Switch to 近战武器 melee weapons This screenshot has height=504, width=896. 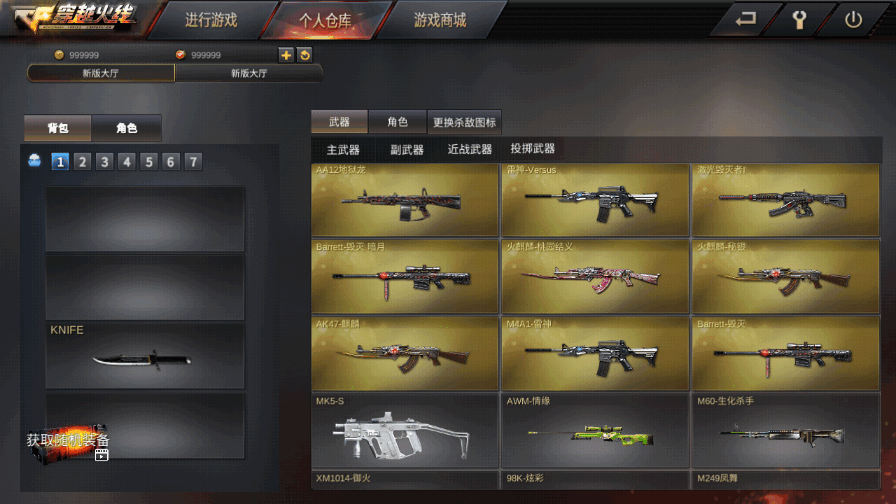click(x=469, y=150)
